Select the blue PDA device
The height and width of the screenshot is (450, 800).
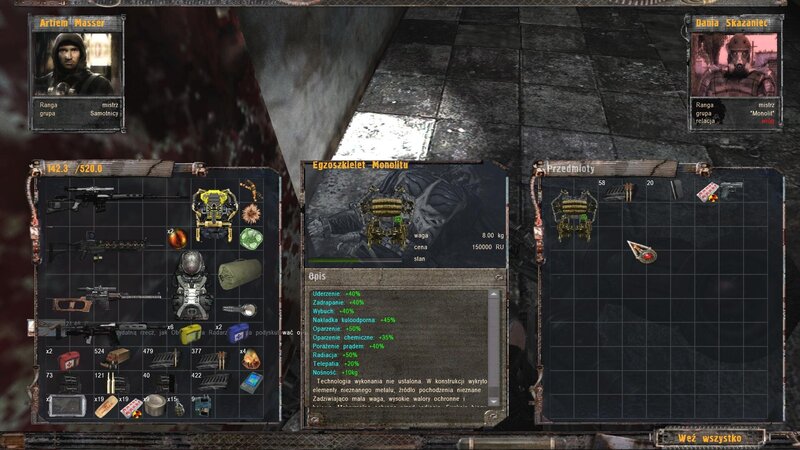(x=250, y=383)
